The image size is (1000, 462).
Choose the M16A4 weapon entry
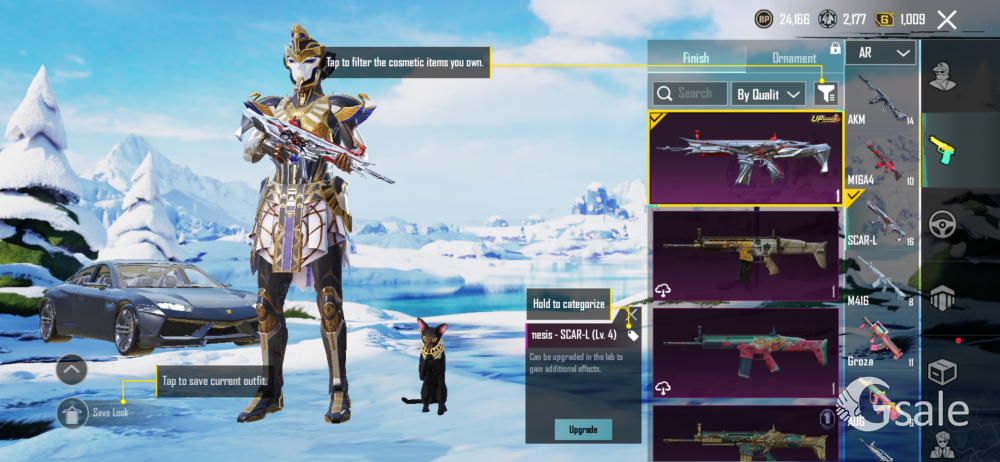[x=881, y=158]
